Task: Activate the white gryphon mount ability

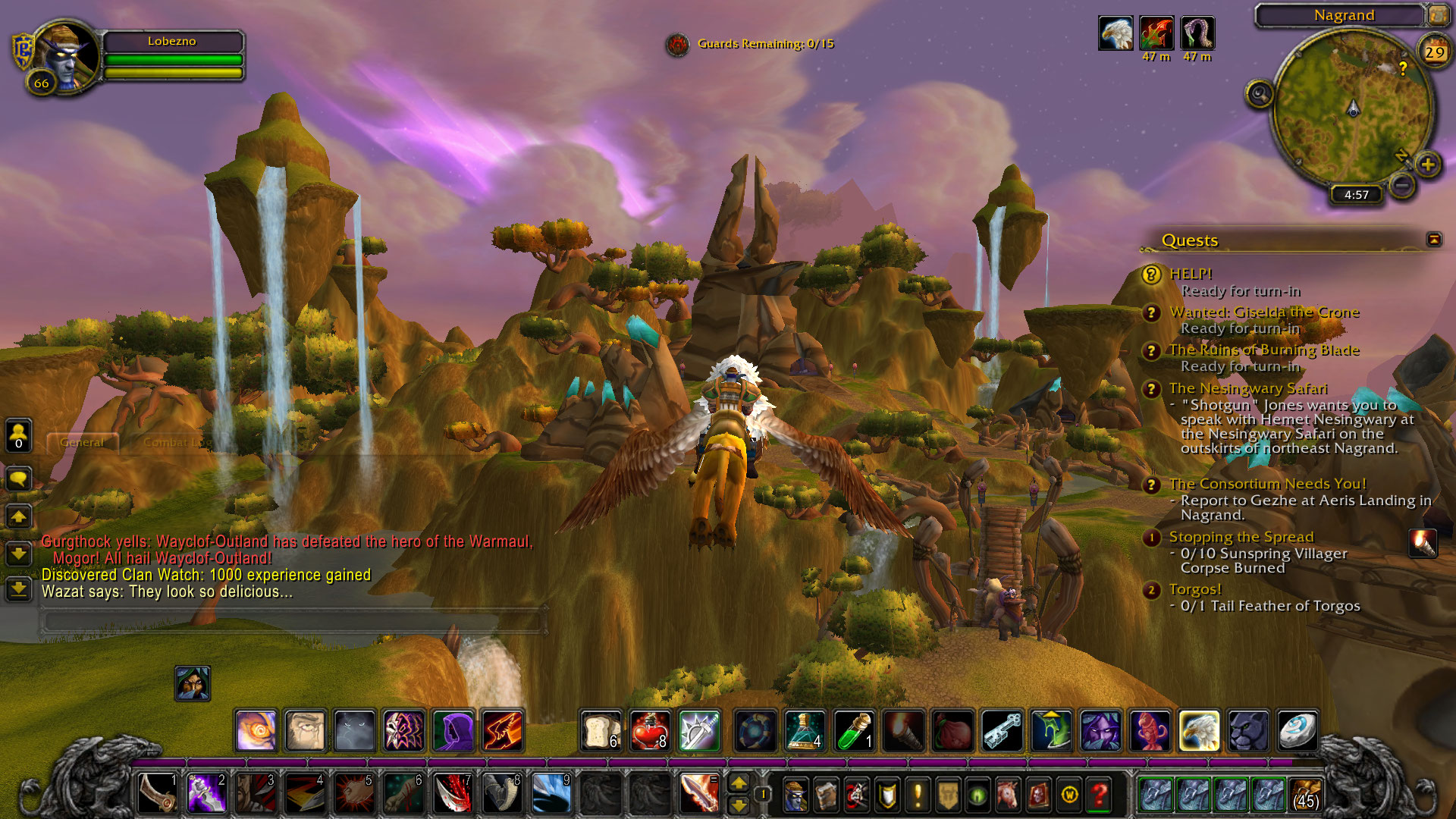Action: pyautogui.click(x=1199, y=731)
